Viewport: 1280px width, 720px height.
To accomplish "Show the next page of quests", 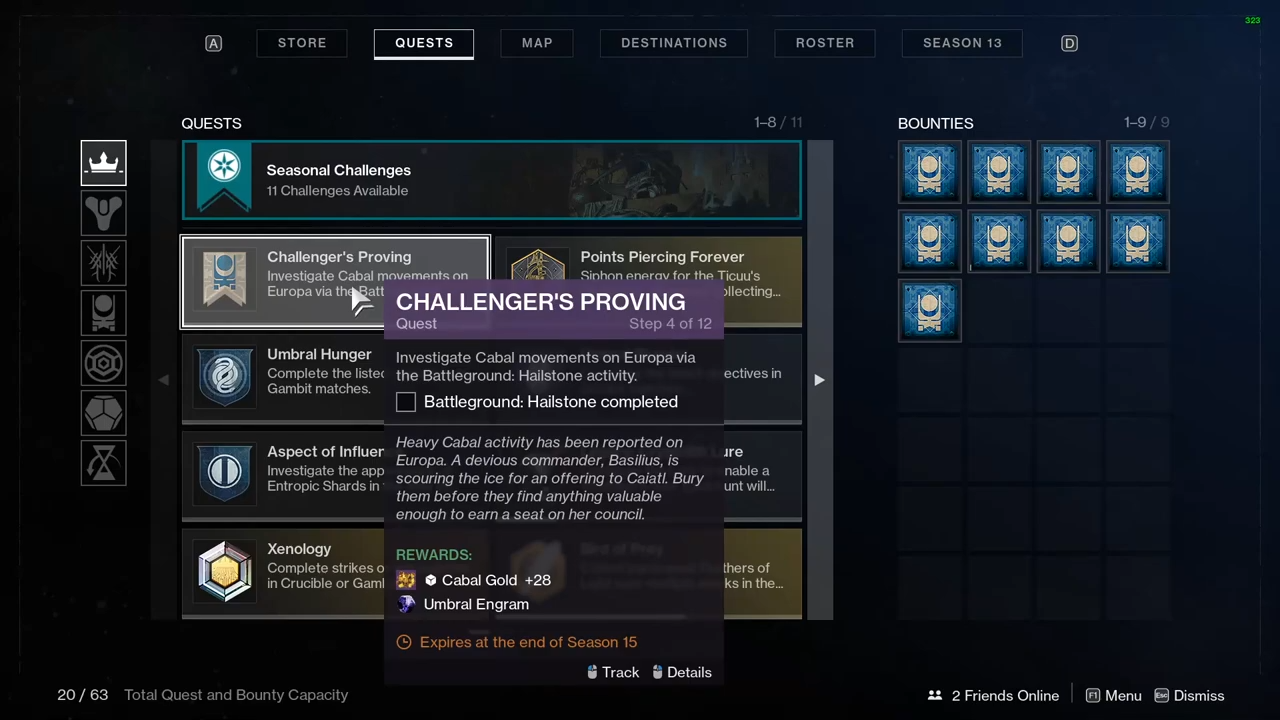I will (819, 380).
